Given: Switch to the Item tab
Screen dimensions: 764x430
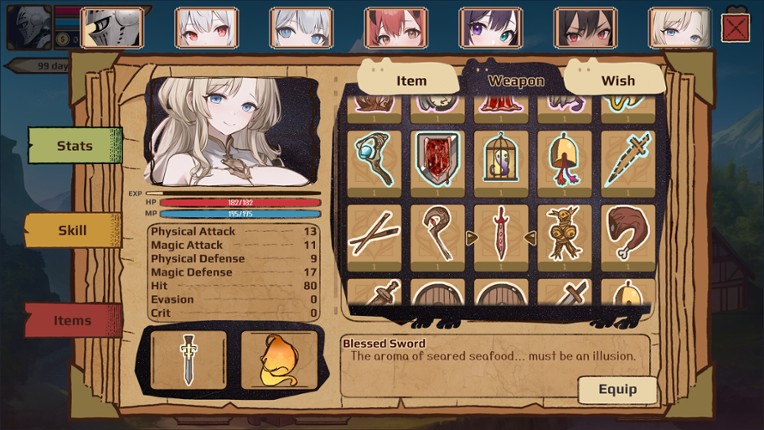Looking at the screenshot, I should tap(410, 80).
